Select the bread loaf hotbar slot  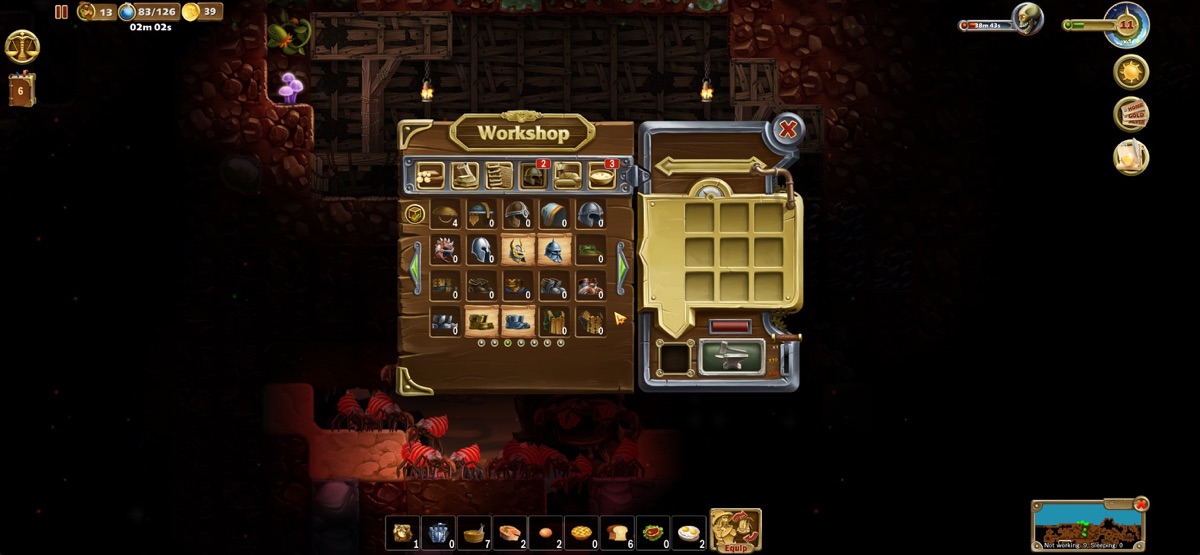617,532
